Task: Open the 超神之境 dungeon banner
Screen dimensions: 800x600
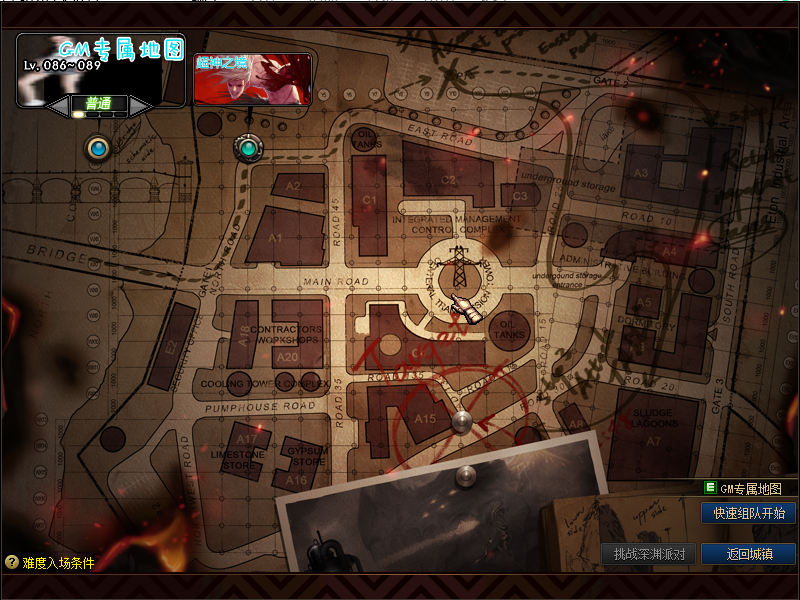Action: click(x=252, y=79)
